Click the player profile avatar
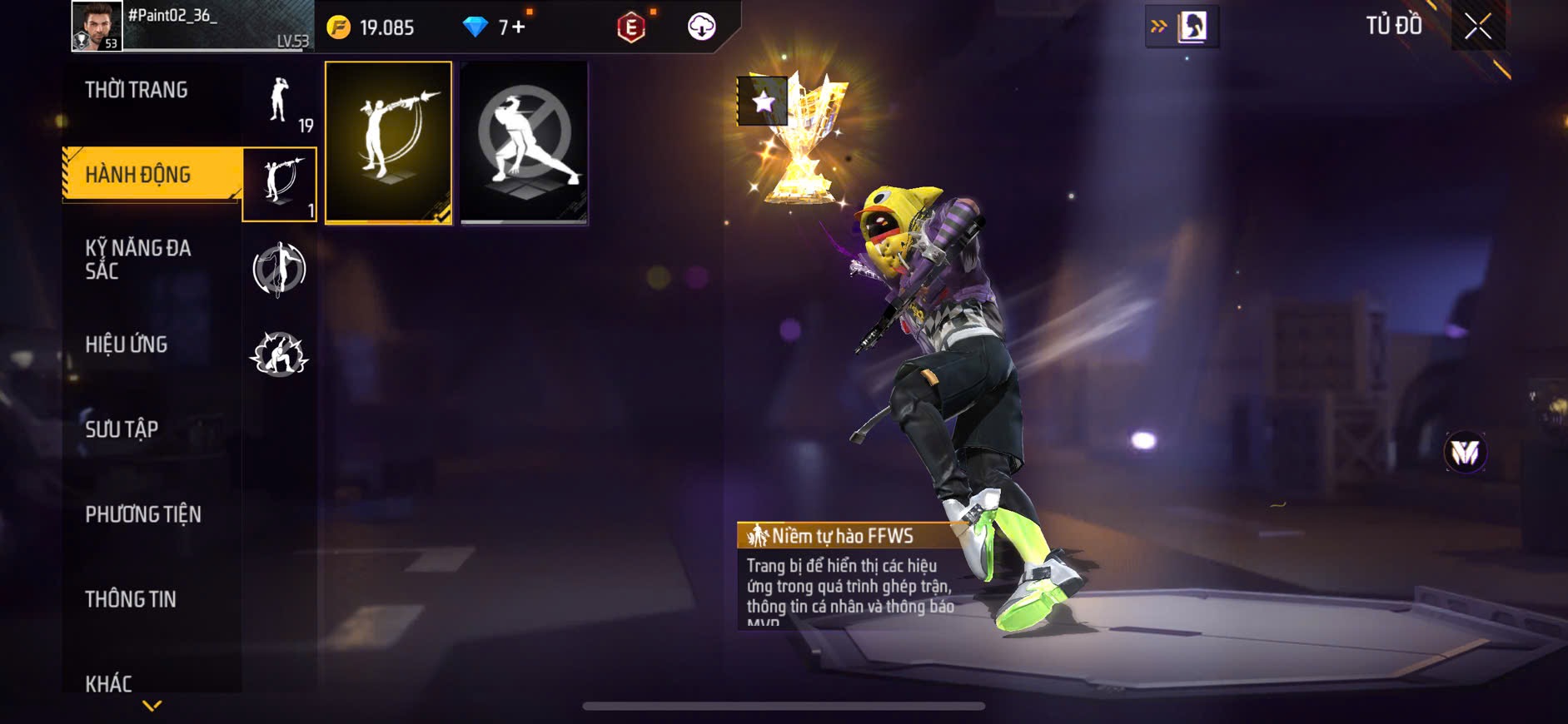 pyautogui.click(x=97, y=26)
